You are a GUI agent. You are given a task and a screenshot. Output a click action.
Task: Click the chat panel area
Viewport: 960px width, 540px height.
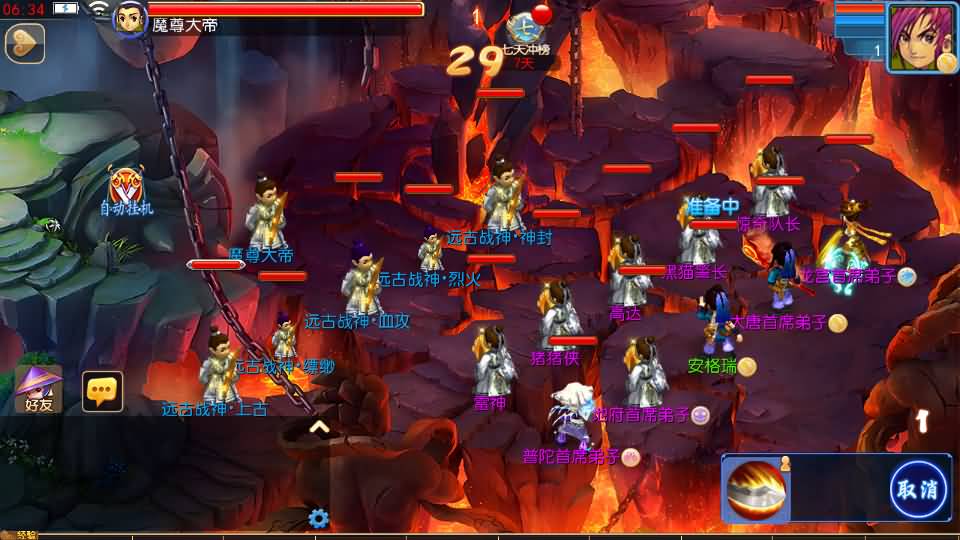coord(160,475)
